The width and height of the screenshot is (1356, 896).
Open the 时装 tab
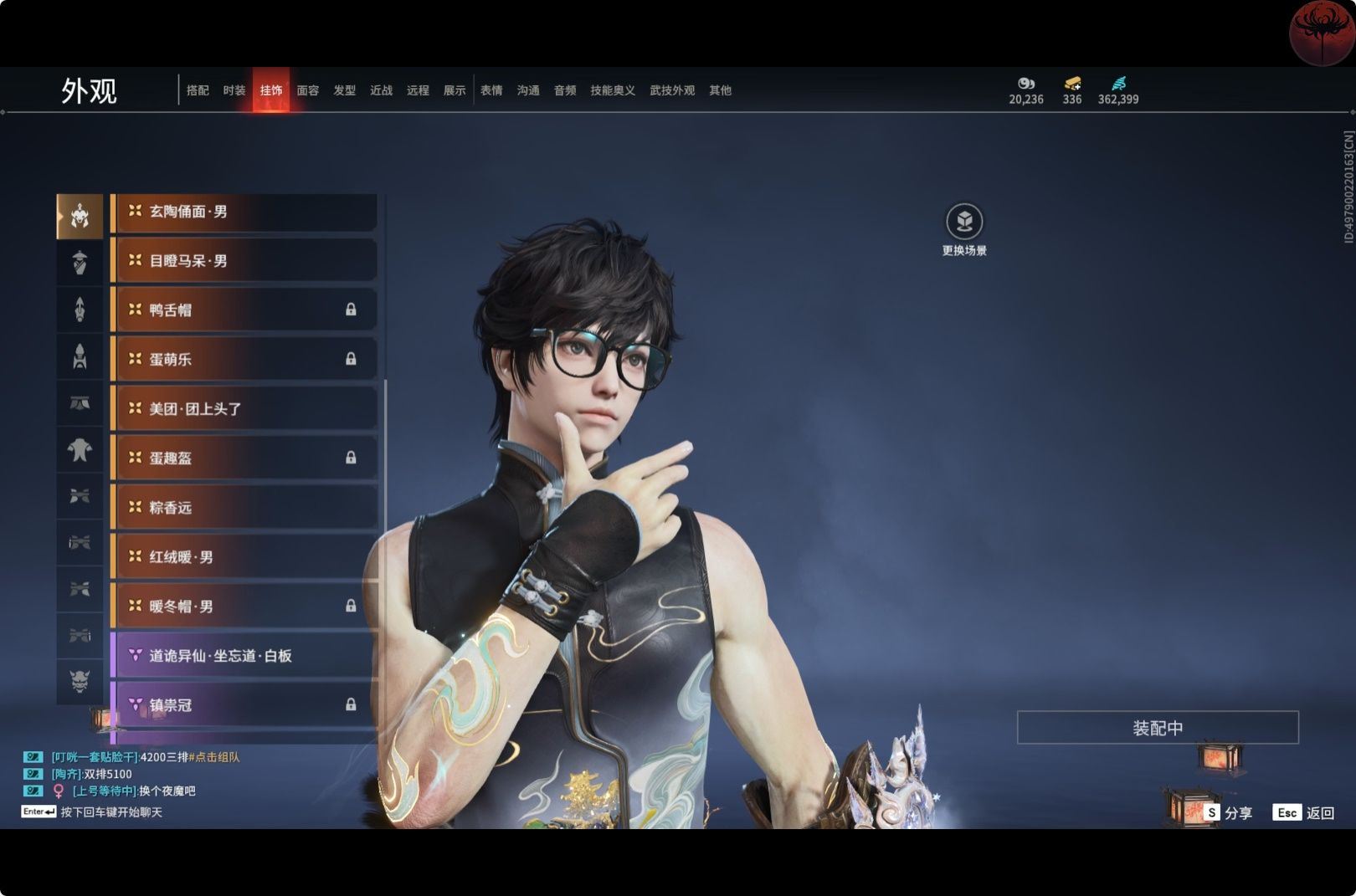point(234,90)
